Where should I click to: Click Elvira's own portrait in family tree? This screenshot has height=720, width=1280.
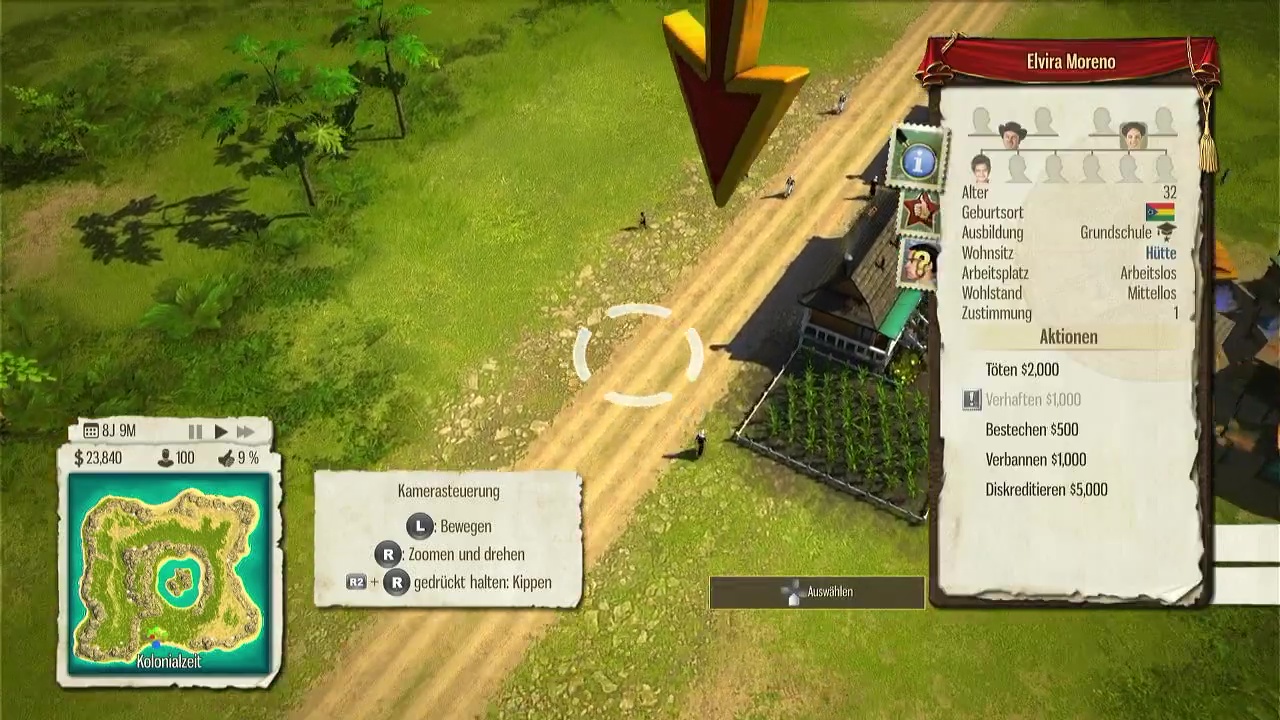click(981, 165)
